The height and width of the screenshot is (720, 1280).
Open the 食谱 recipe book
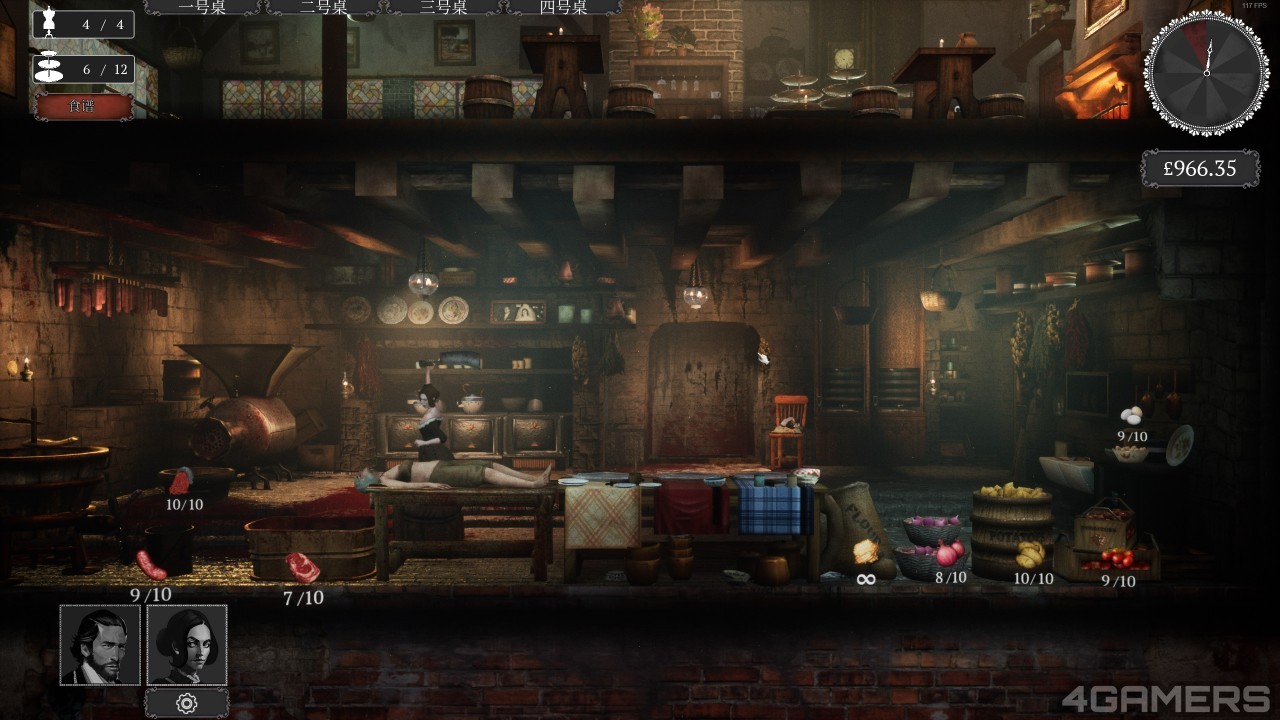click(84, 106)
